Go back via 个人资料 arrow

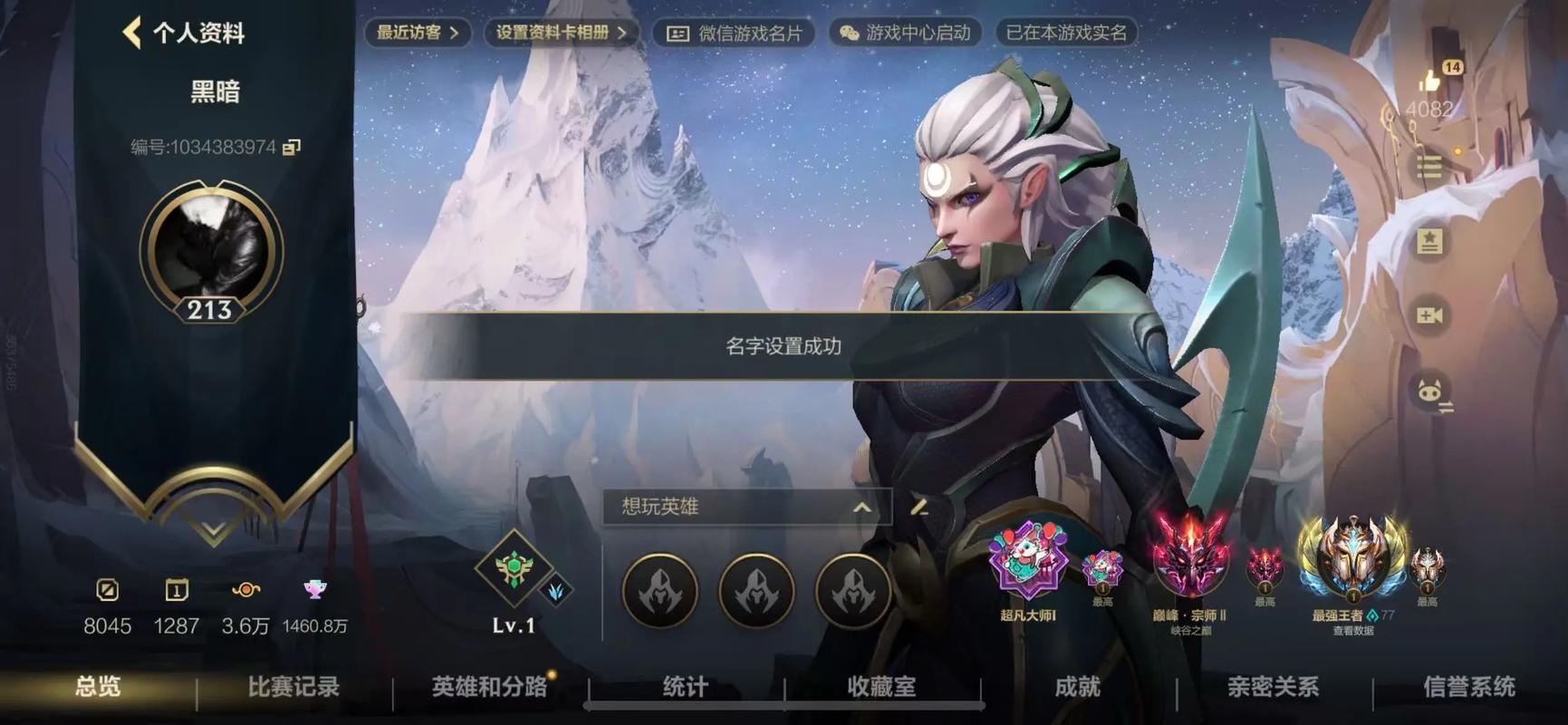132,33
